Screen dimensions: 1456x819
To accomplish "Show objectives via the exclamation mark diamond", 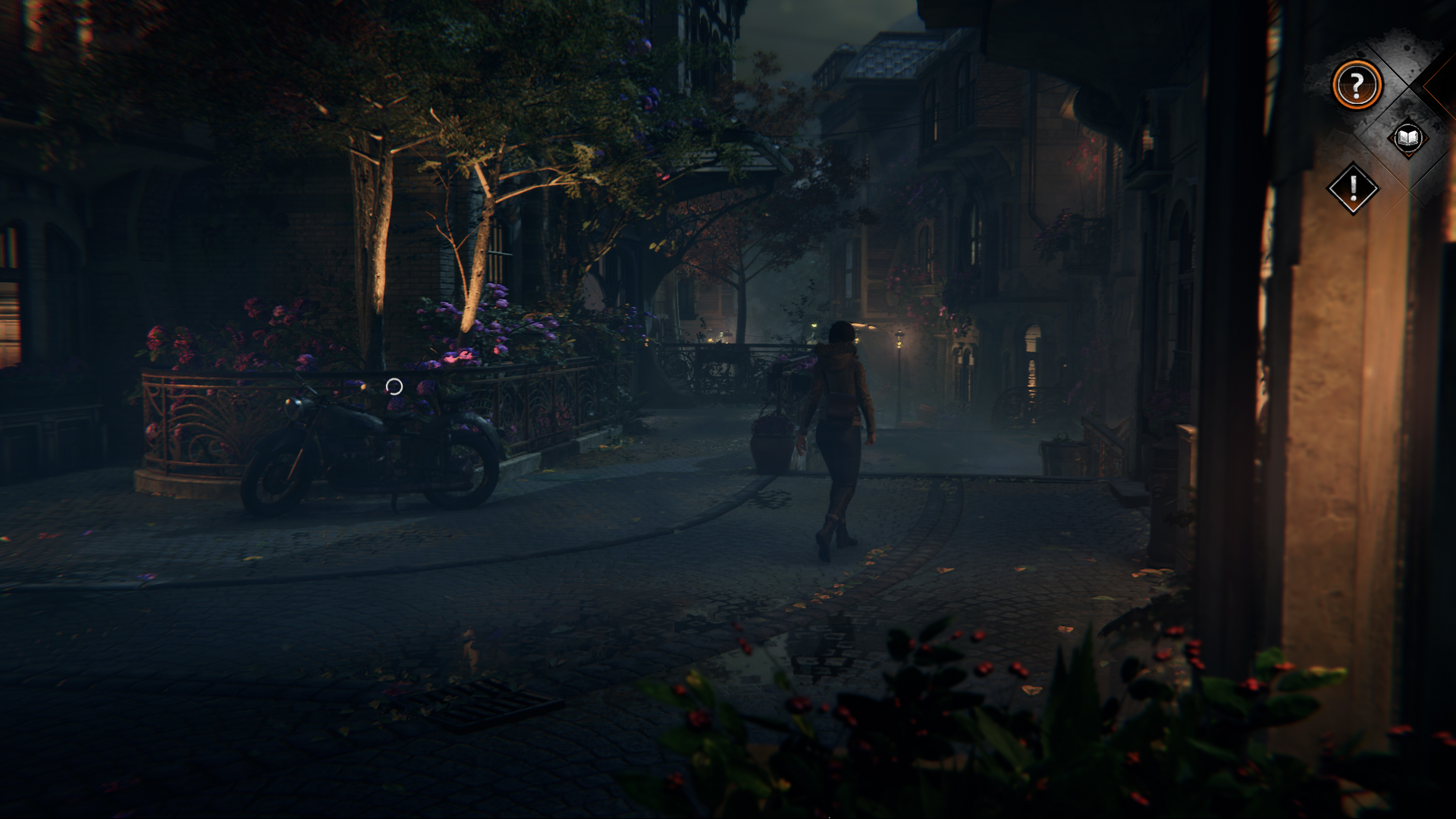I will (x=1353, y=188).
